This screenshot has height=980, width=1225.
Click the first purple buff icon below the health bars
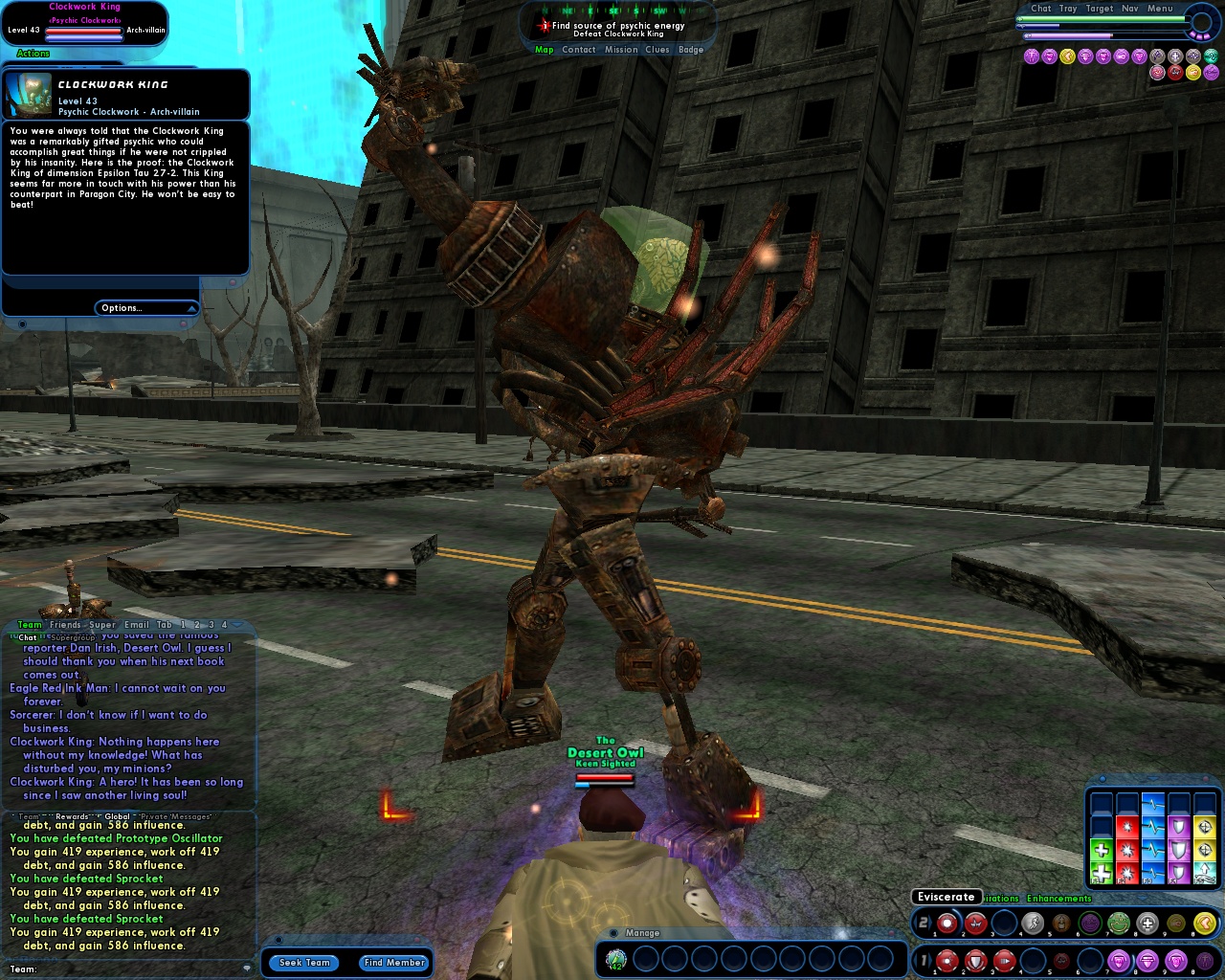(x=1032, y=57)
